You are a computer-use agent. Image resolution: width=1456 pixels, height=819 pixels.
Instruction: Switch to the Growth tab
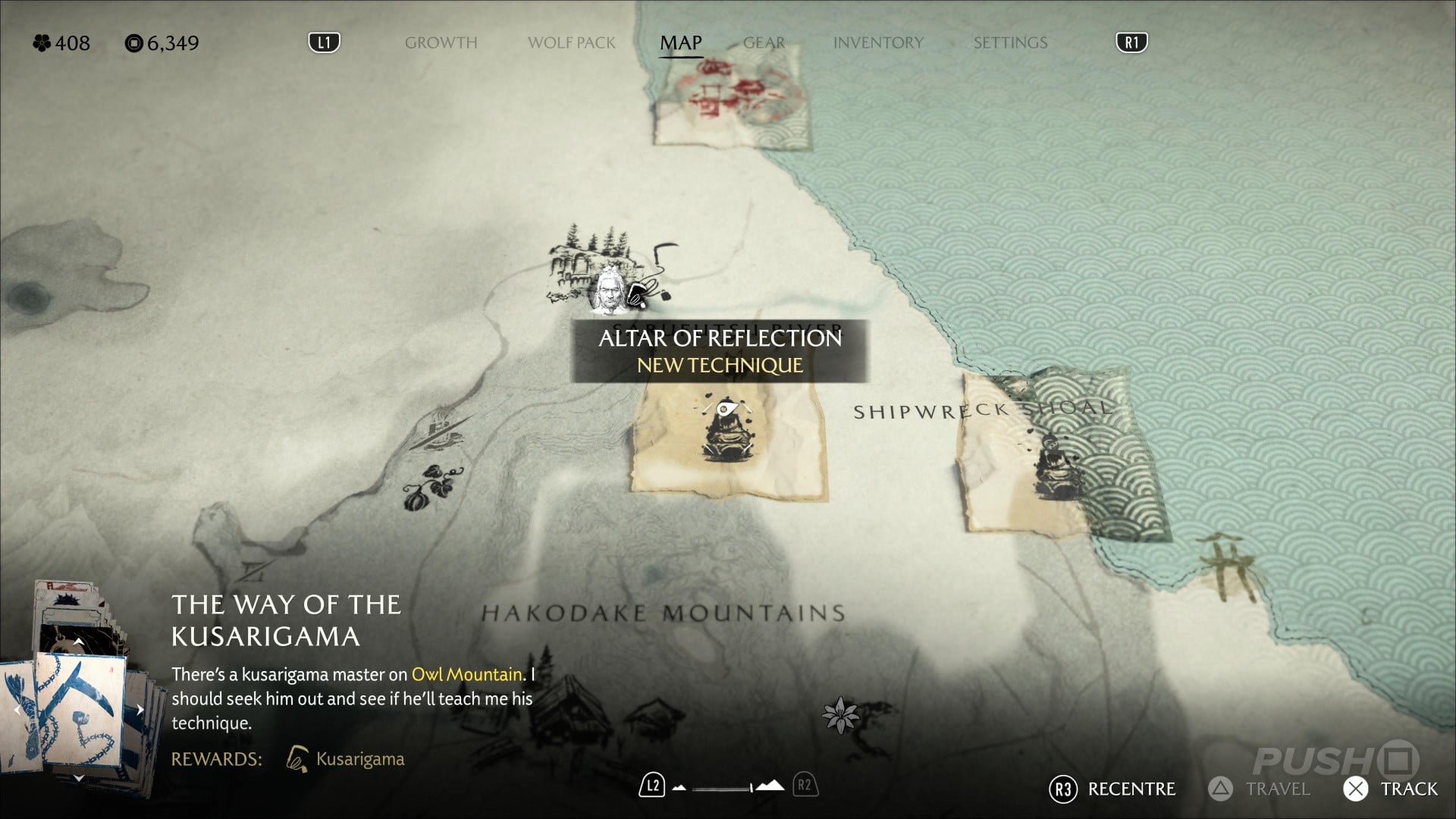click(441, 43)
